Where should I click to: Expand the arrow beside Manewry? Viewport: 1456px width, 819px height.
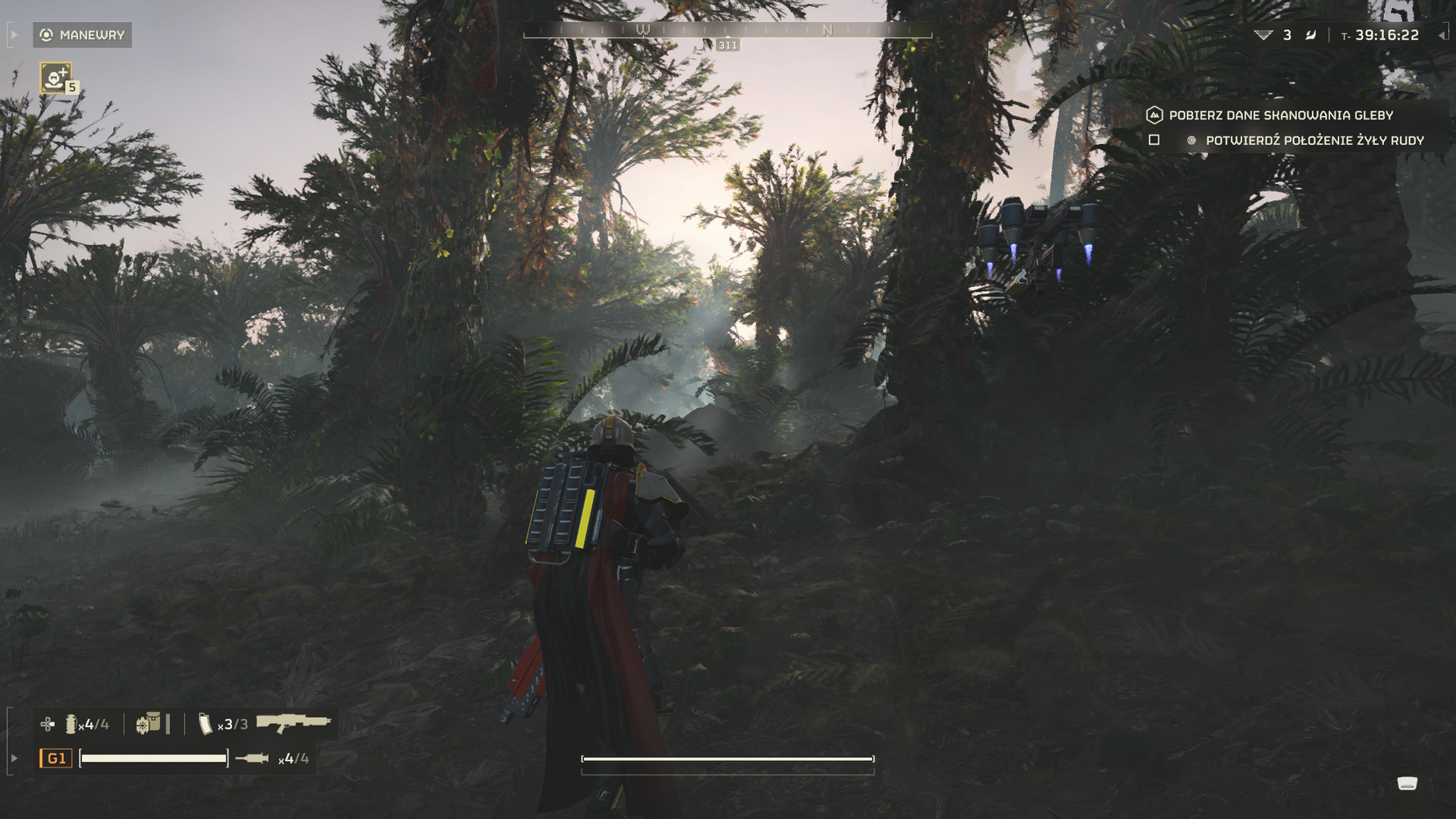[14, 35]
